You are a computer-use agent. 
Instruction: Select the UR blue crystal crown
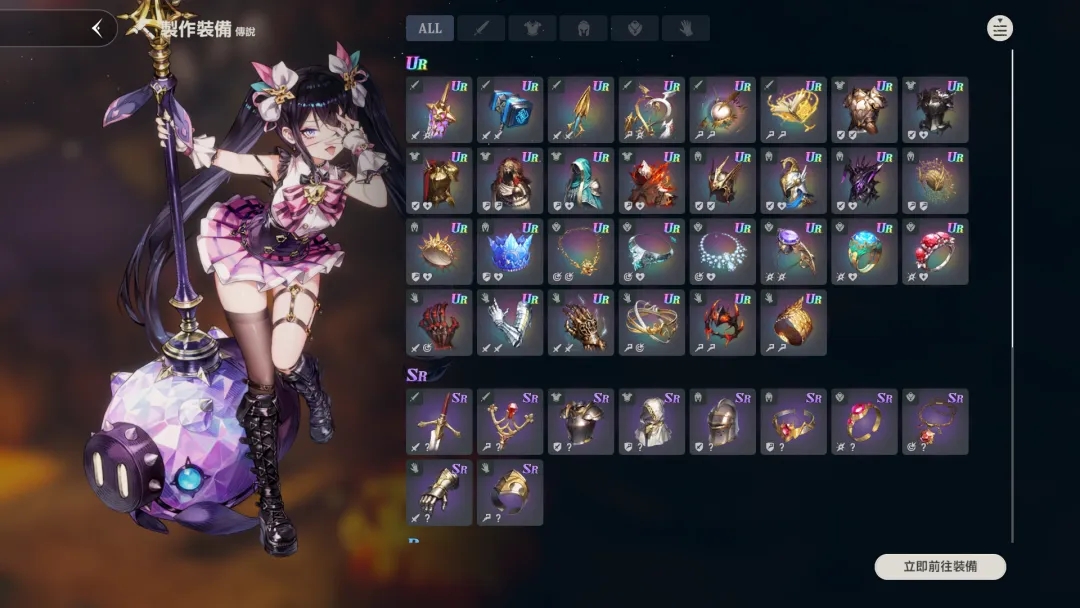[x=510, y=252]
